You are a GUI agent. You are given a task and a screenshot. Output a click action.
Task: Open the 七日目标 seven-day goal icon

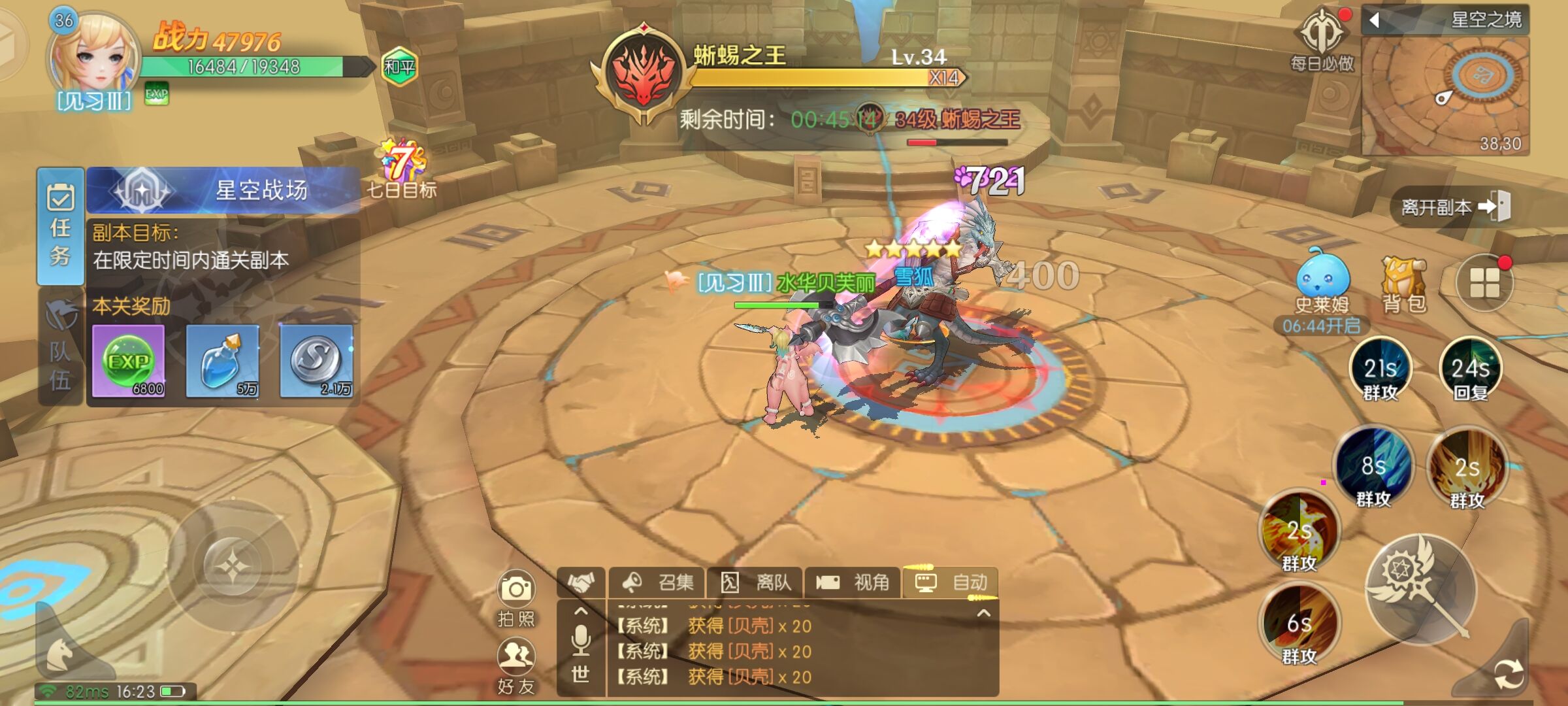401,167
